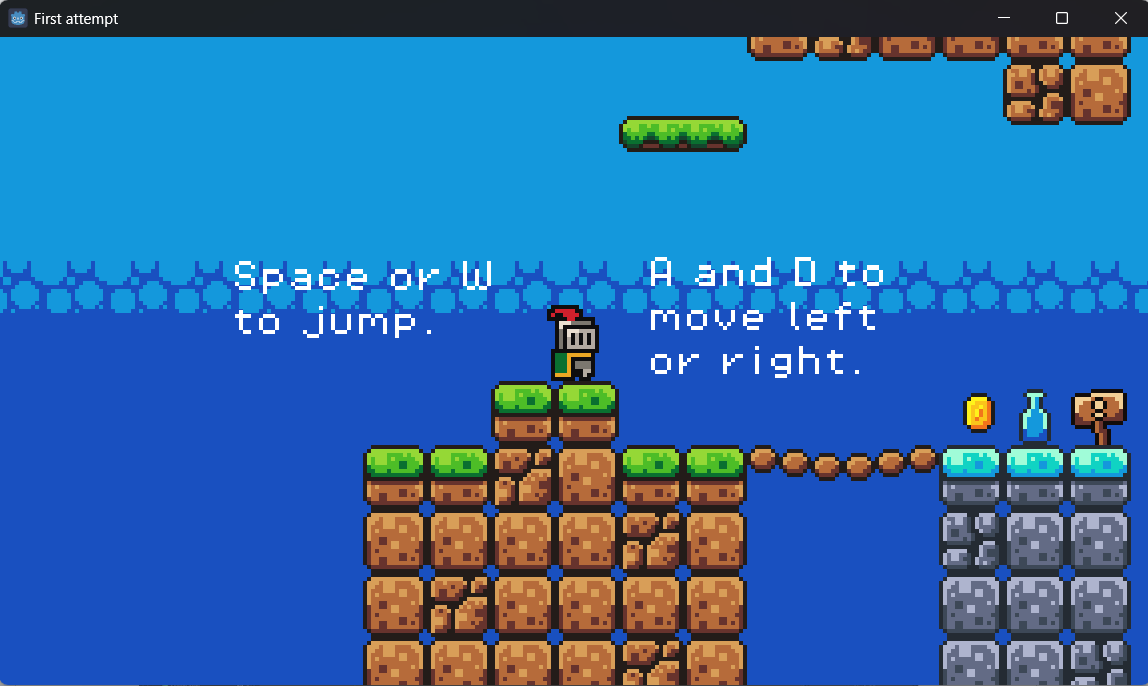This screenshot has width=1148, height=686.
Task: Minimize the game window
Action: click(x=1004, y=18)
